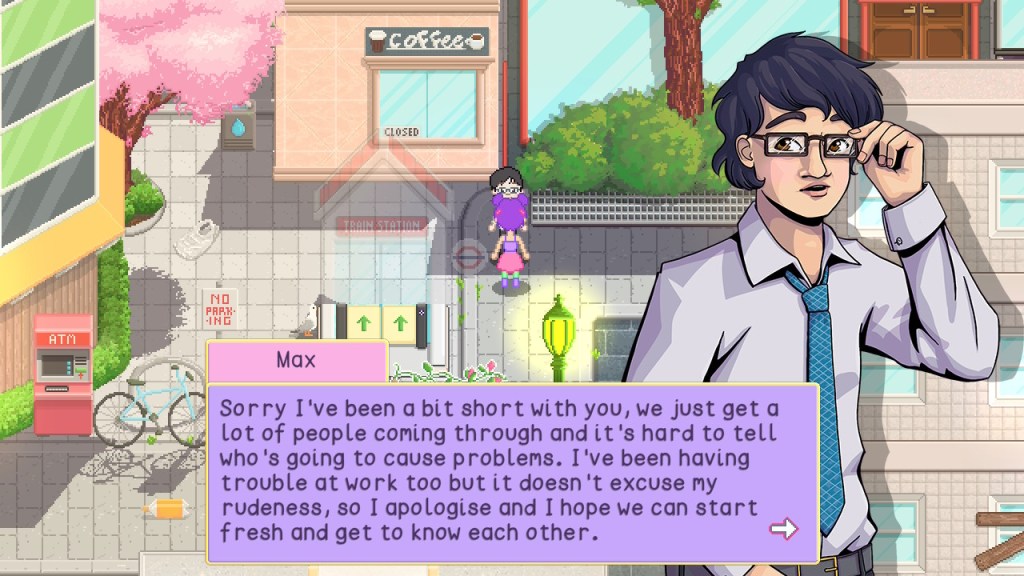Viewport: 1024px width, 576px height.
Task: Advance dialogue with the arrow button
Action: 784,529
